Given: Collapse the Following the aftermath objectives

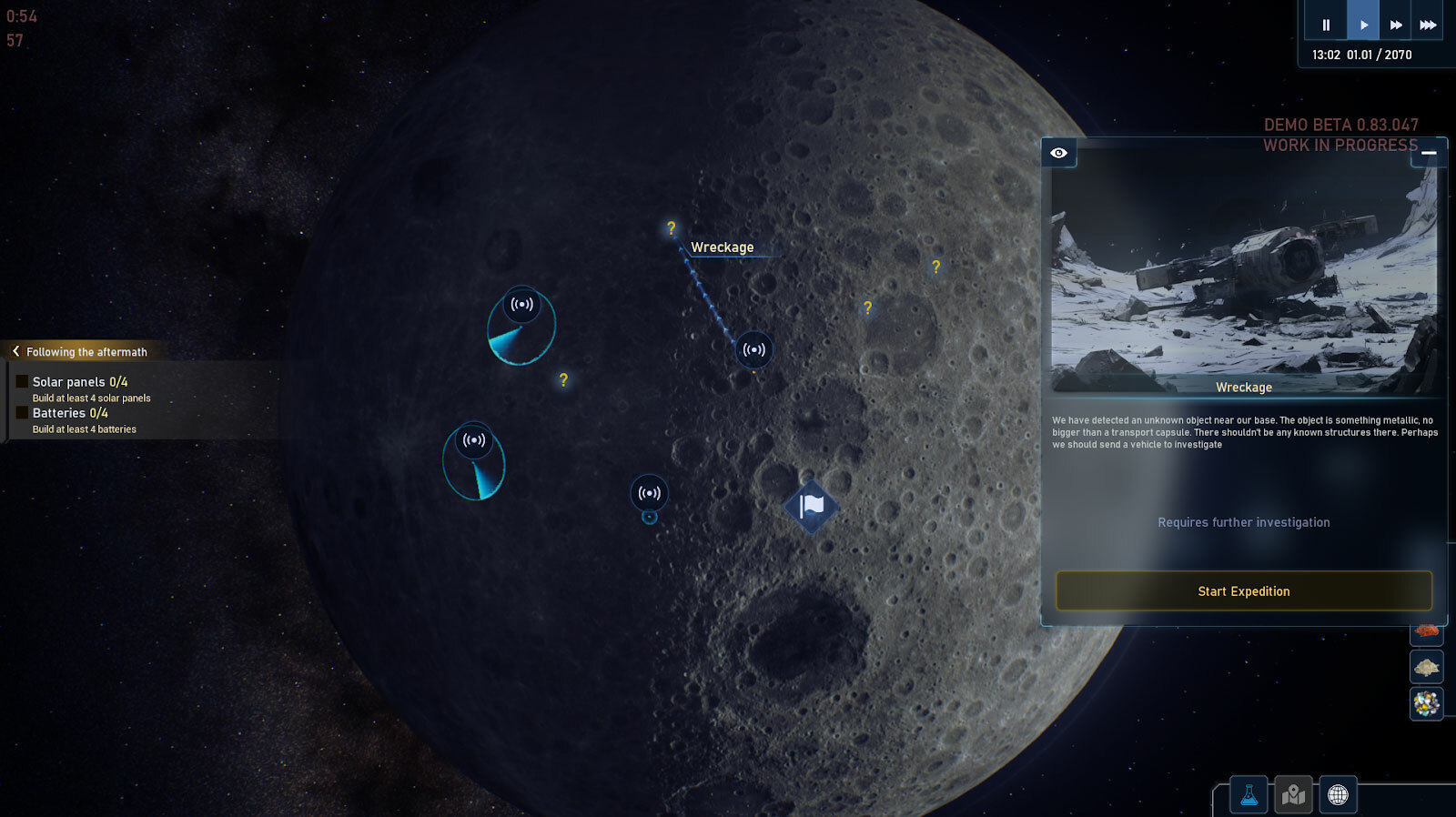Looking at the screenshot, I should [15, 351].
